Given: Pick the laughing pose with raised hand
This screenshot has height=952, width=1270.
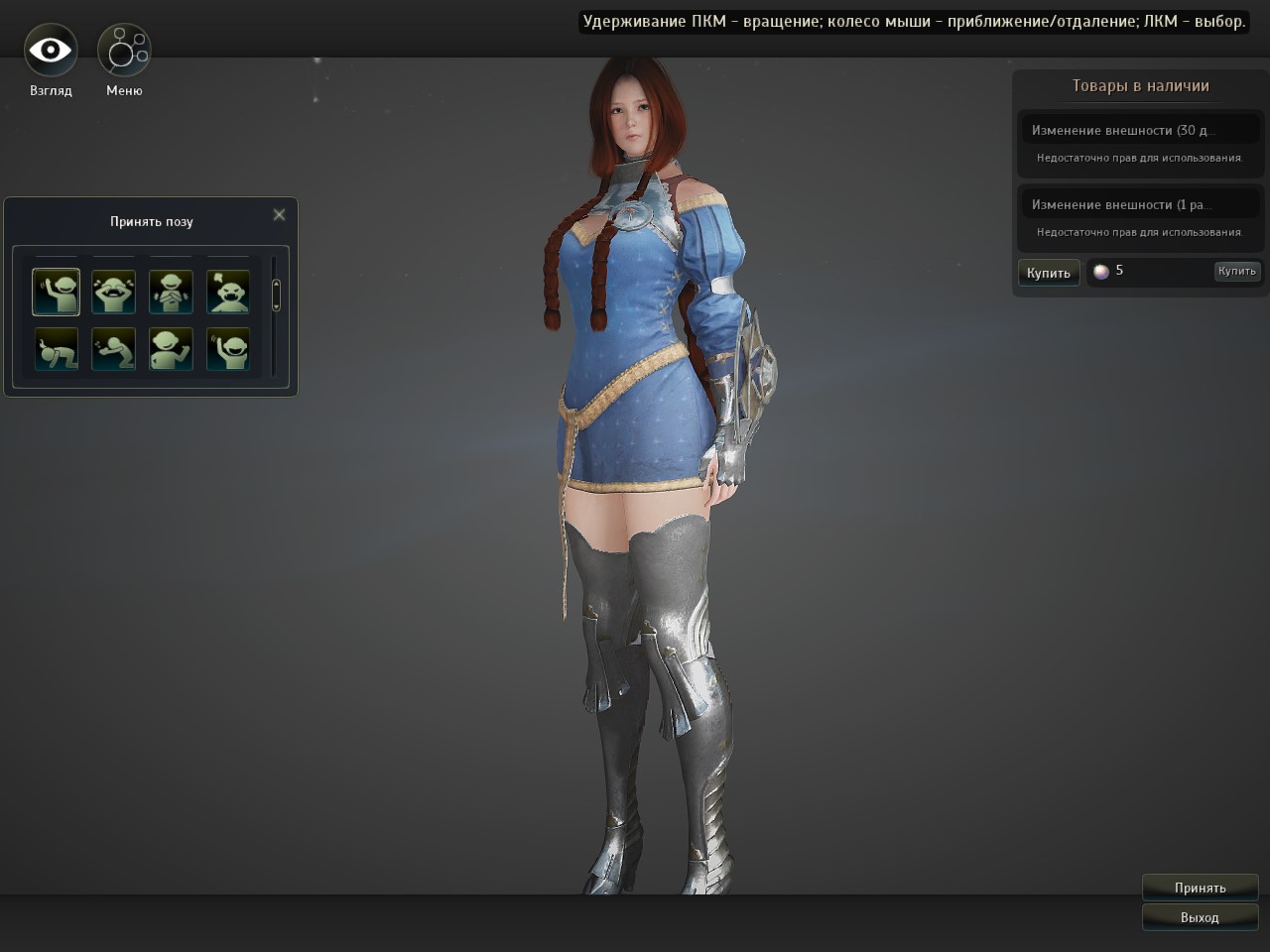Looking at the screenshot, I should pyautogui.click(x=228, y=349).
